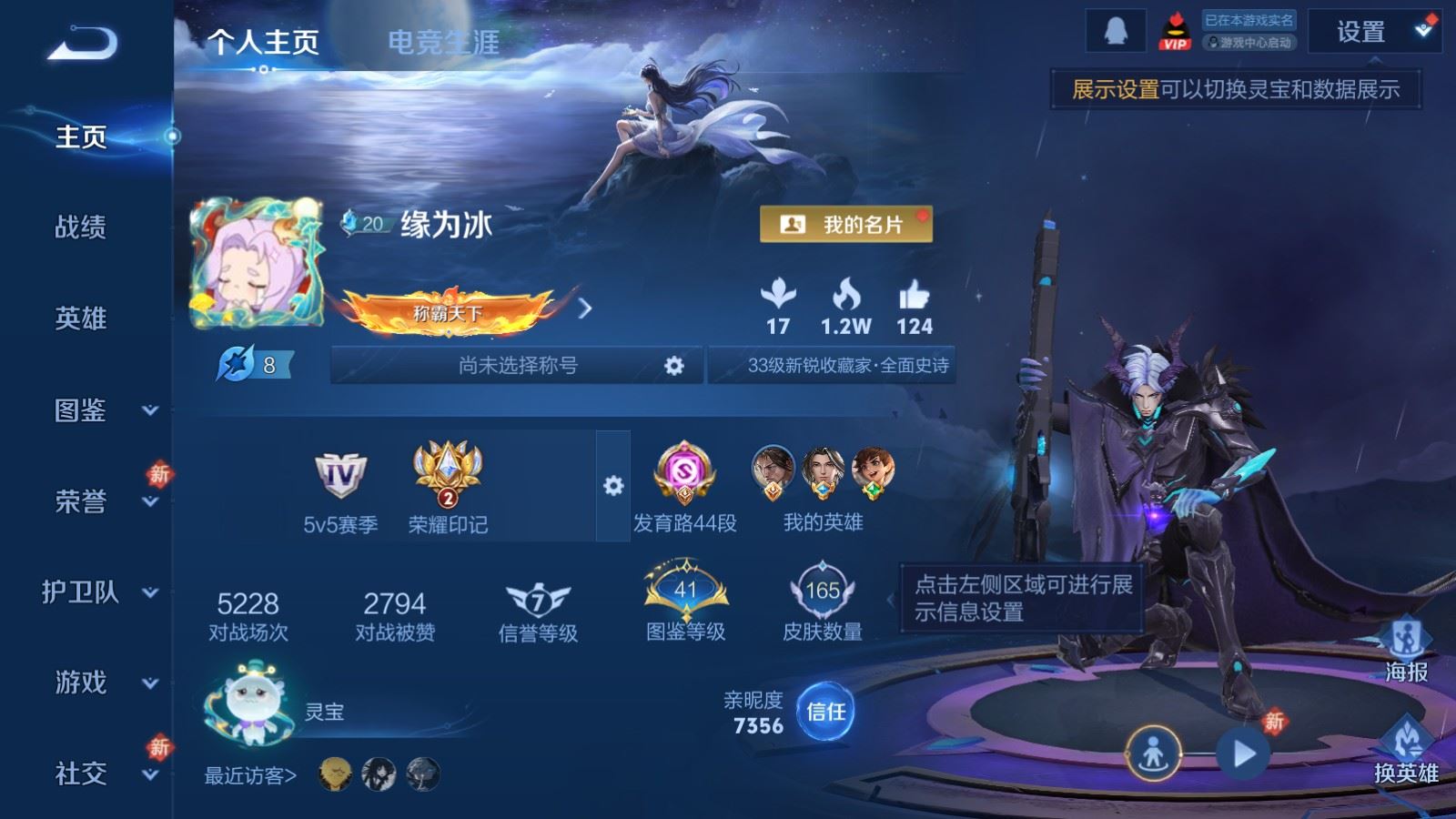This screenshot has height=819, width=1456.
Task: Open the 设置 display settings
Action: 1371,33
